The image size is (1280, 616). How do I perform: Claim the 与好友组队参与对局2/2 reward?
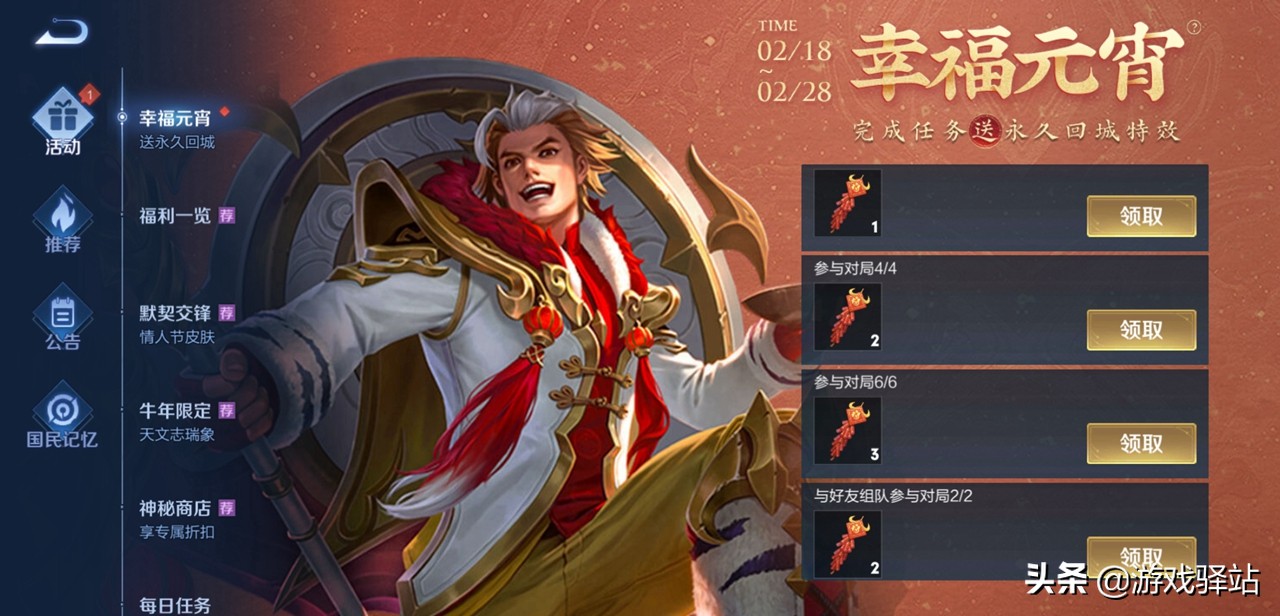point(1141,554)
